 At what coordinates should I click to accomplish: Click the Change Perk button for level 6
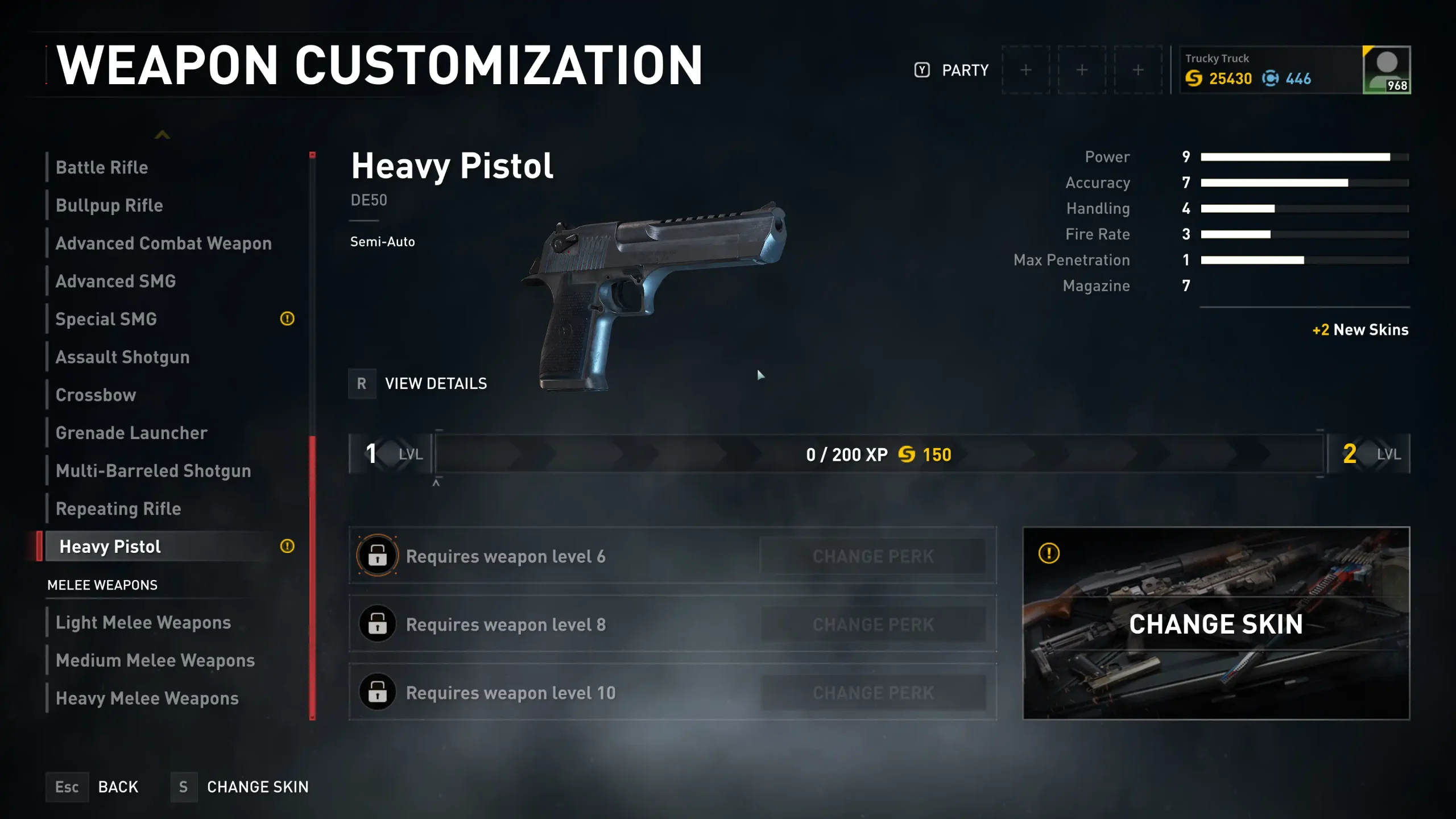pyautogui.click(x=873, y=556)
